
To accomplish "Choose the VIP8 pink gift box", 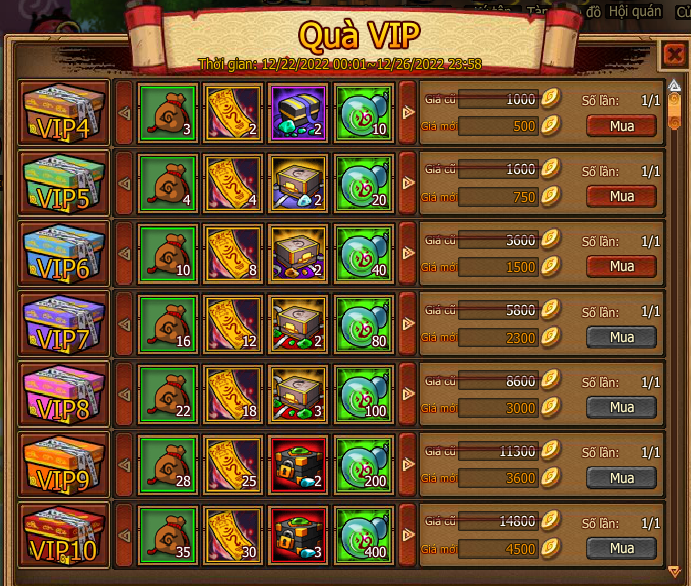I will 64,397.
